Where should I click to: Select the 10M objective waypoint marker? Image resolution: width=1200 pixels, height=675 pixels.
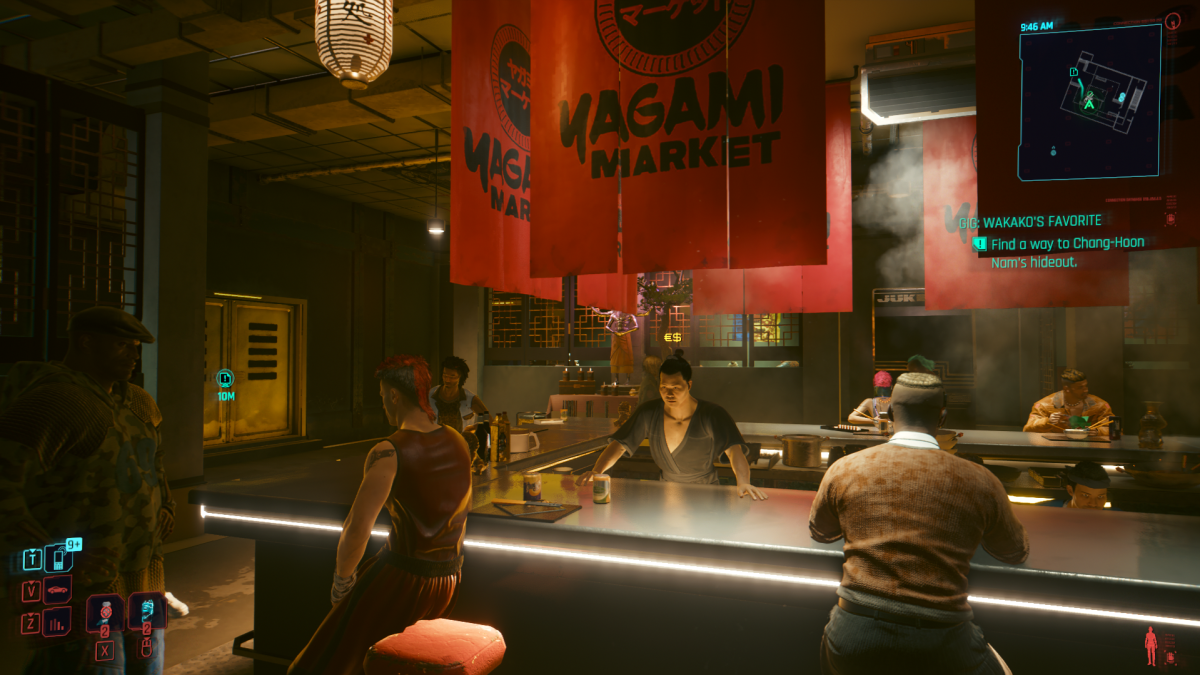coord(225,378)
